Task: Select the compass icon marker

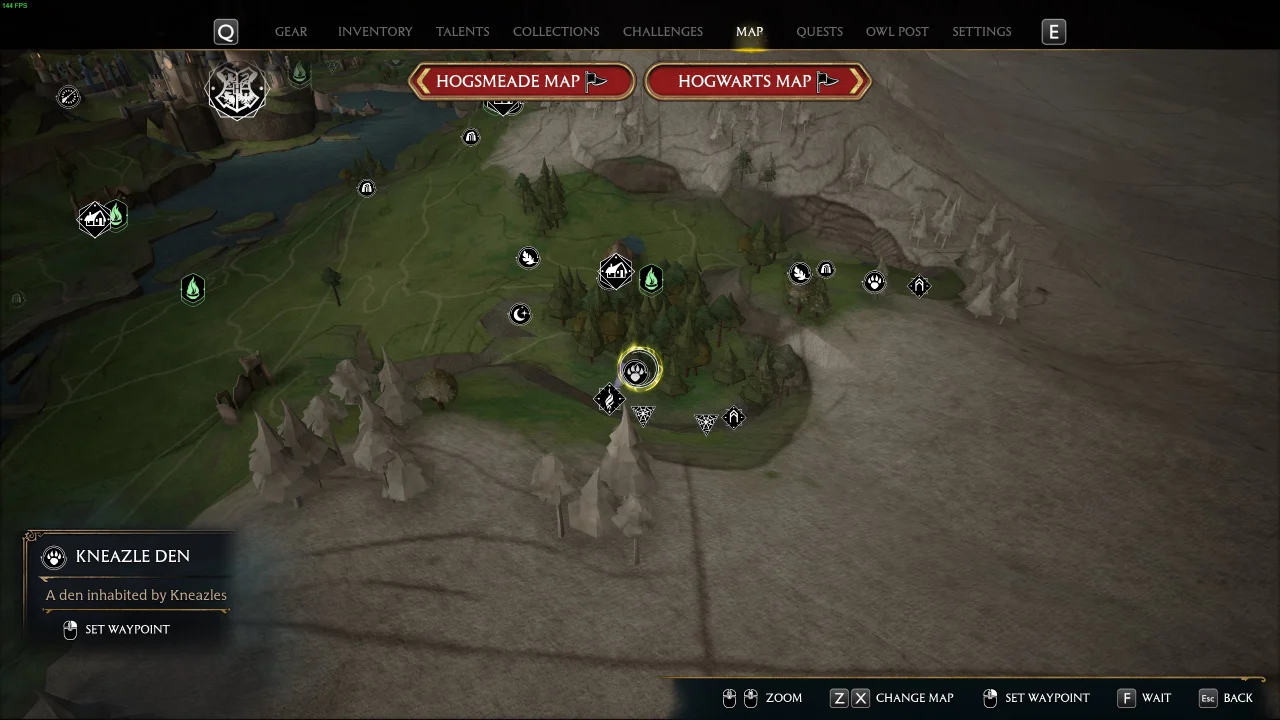Action: click(x=68, y=97)
